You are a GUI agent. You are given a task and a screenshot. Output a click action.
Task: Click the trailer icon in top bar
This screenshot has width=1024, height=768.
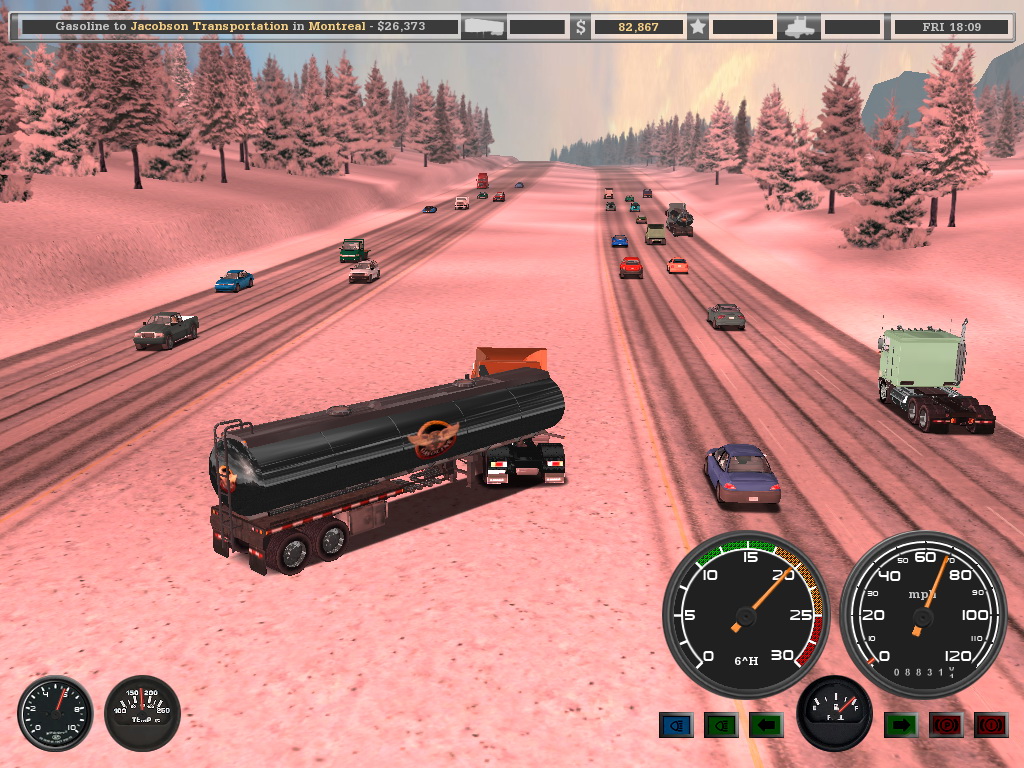(x=483, y=27)
